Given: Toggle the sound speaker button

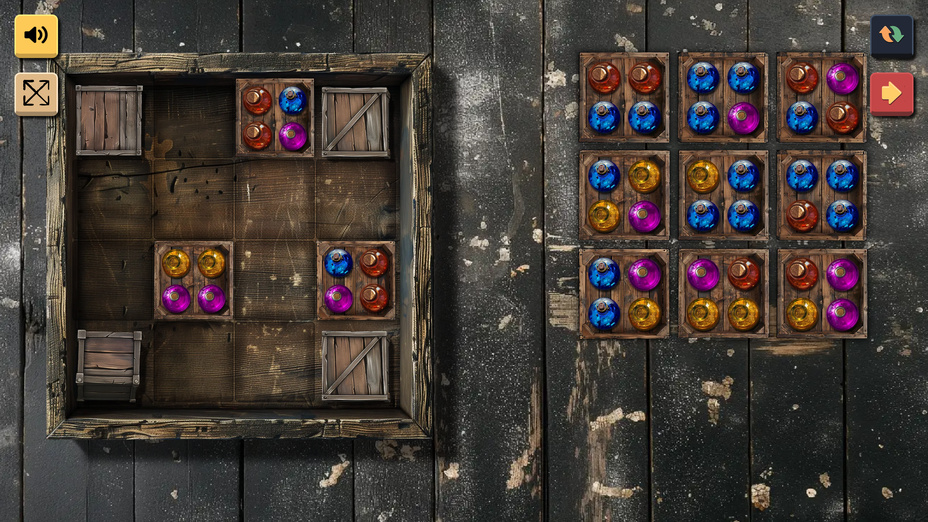Looking at the screenshot, I should pyautogui.click(x=36, y=36).
